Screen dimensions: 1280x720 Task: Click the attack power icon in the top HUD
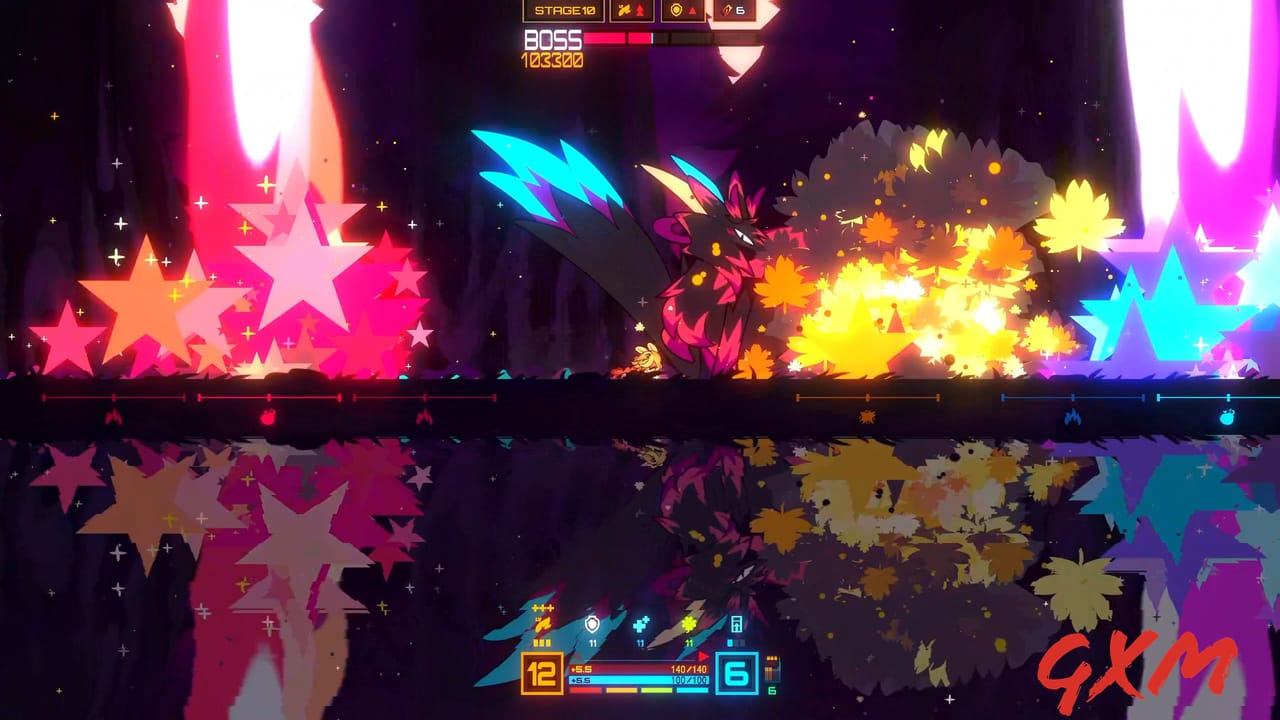pos(625,11)
